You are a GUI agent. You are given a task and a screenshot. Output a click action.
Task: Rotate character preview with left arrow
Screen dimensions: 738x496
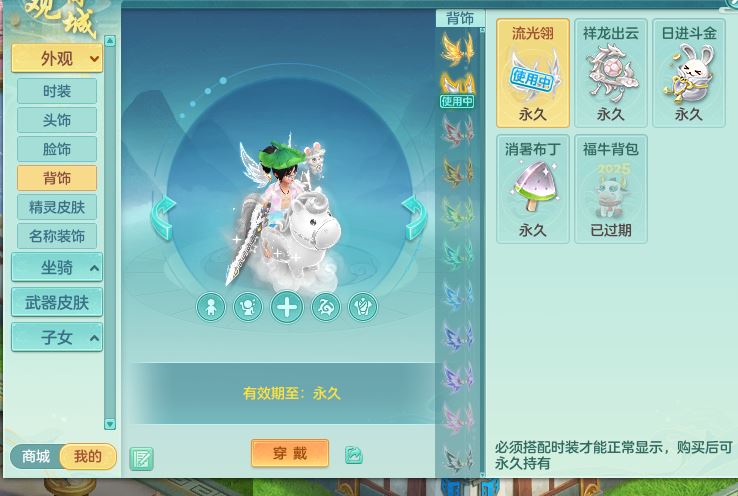(164, 217)
